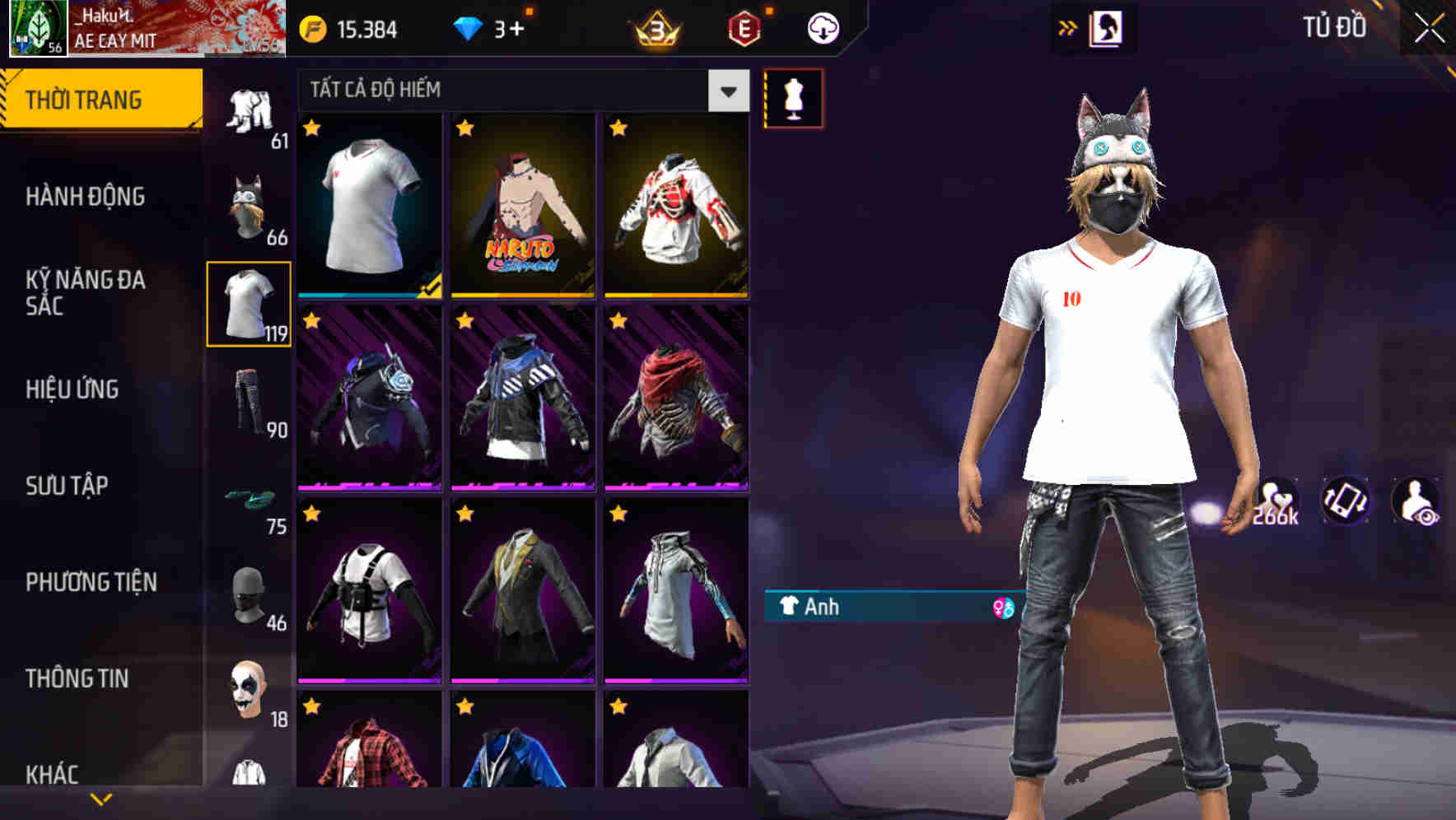This screenshot has height=820, width=1456.
Task: Expand the chevron below KHÁC in sidebar
Action: click(99, 797)
